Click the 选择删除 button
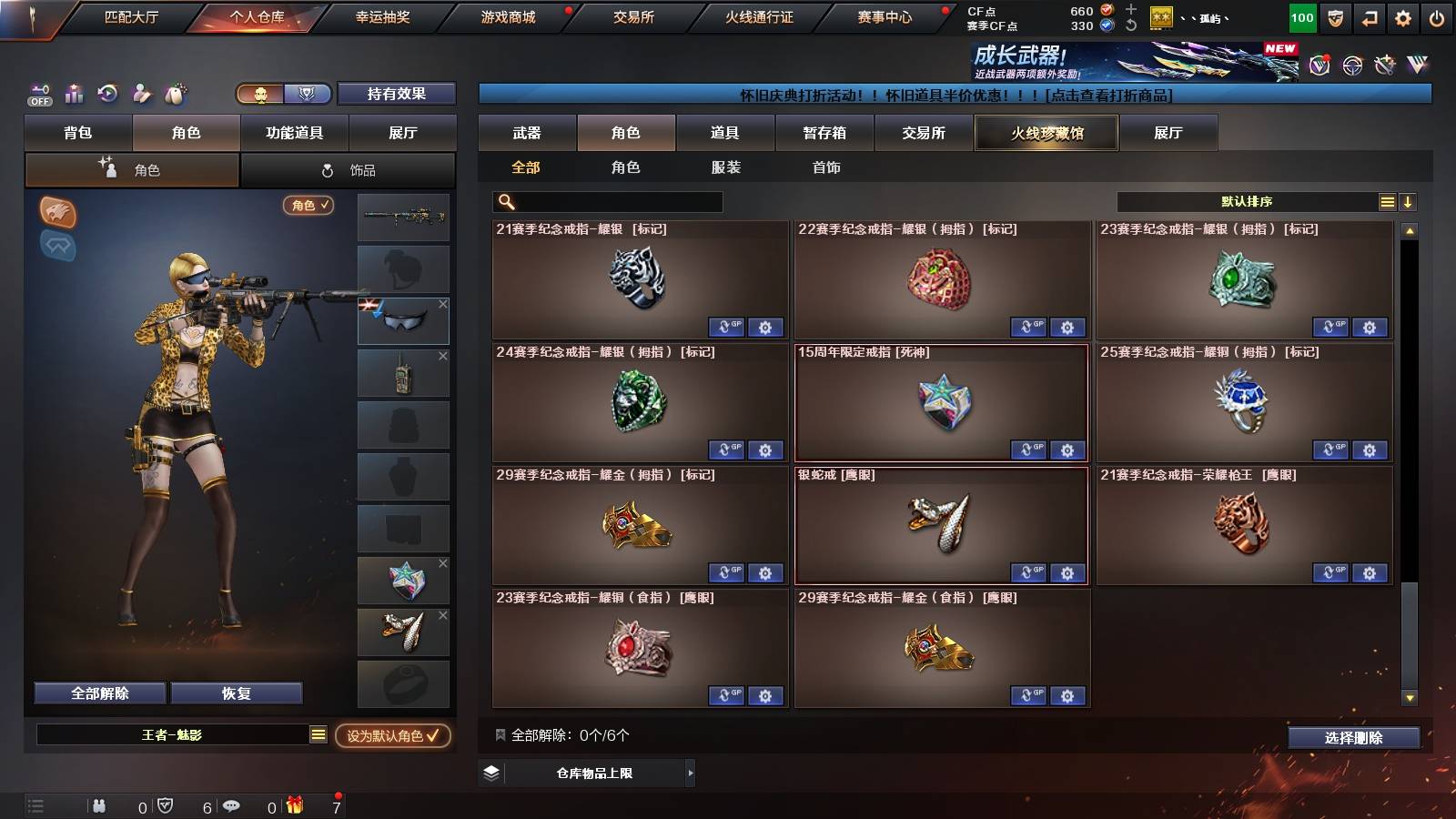 coord(1354,738)
